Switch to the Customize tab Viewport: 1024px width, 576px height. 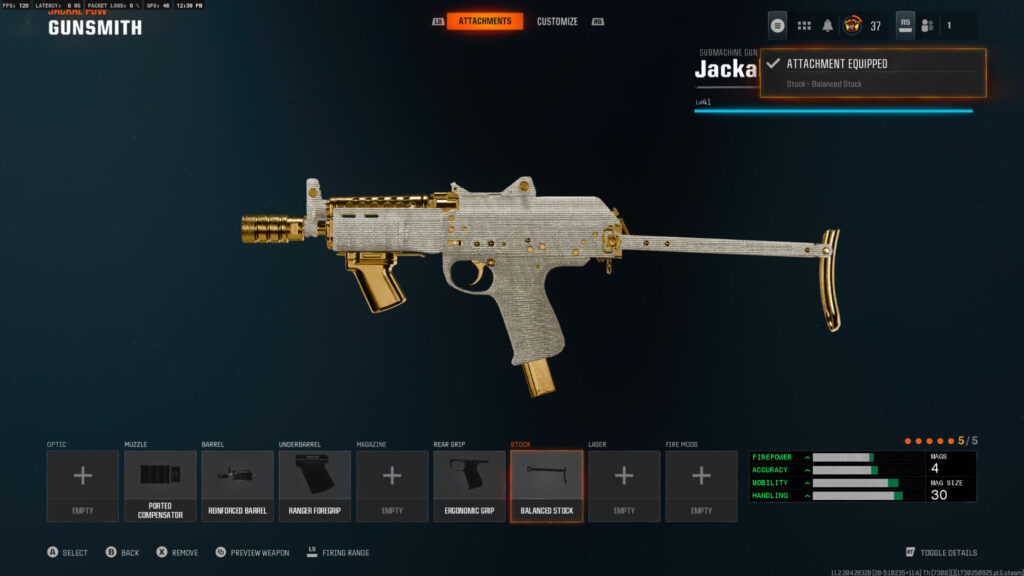[557, 21]
